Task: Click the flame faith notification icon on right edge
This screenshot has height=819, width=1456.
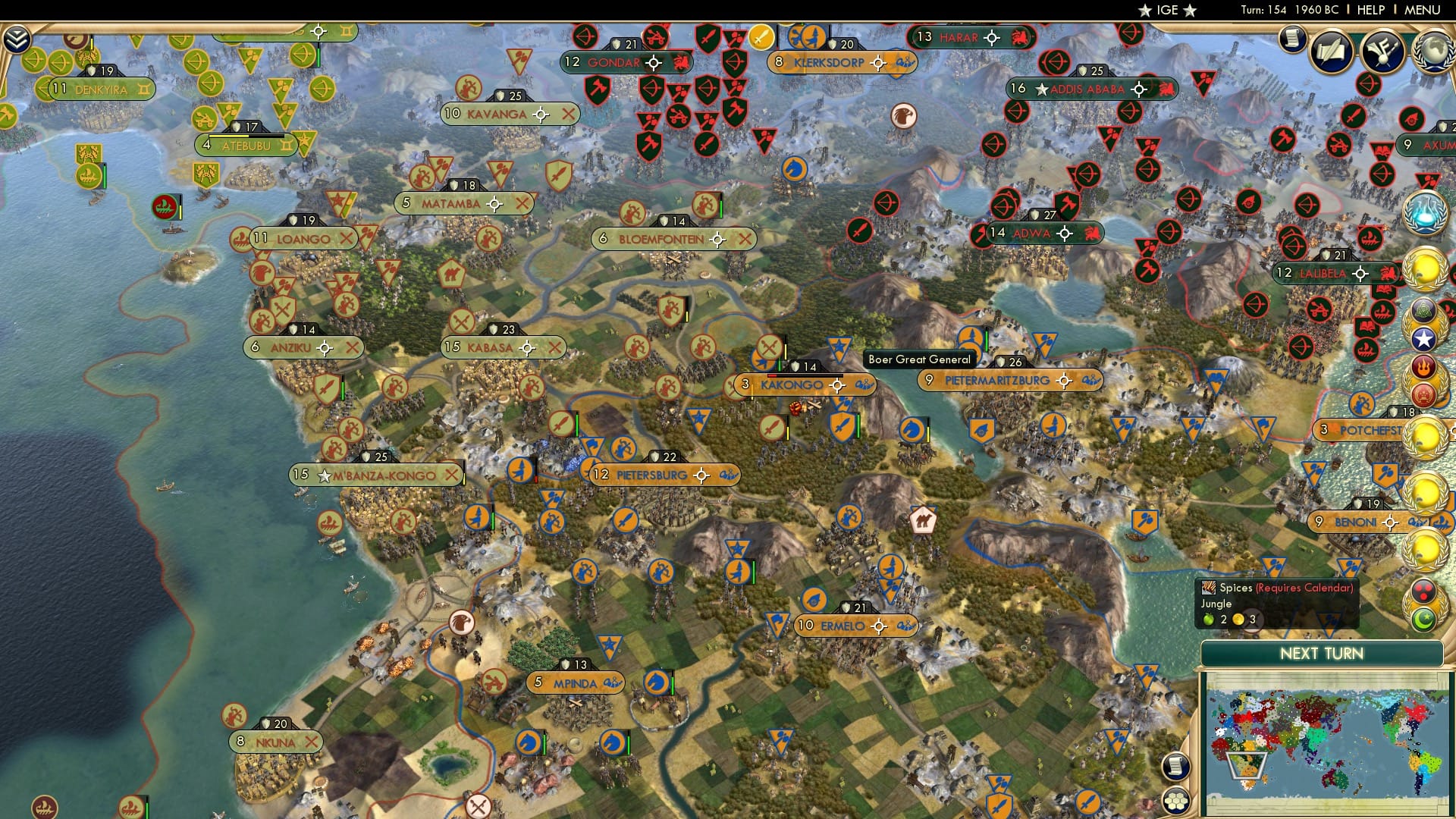Action: point(1425,368)
